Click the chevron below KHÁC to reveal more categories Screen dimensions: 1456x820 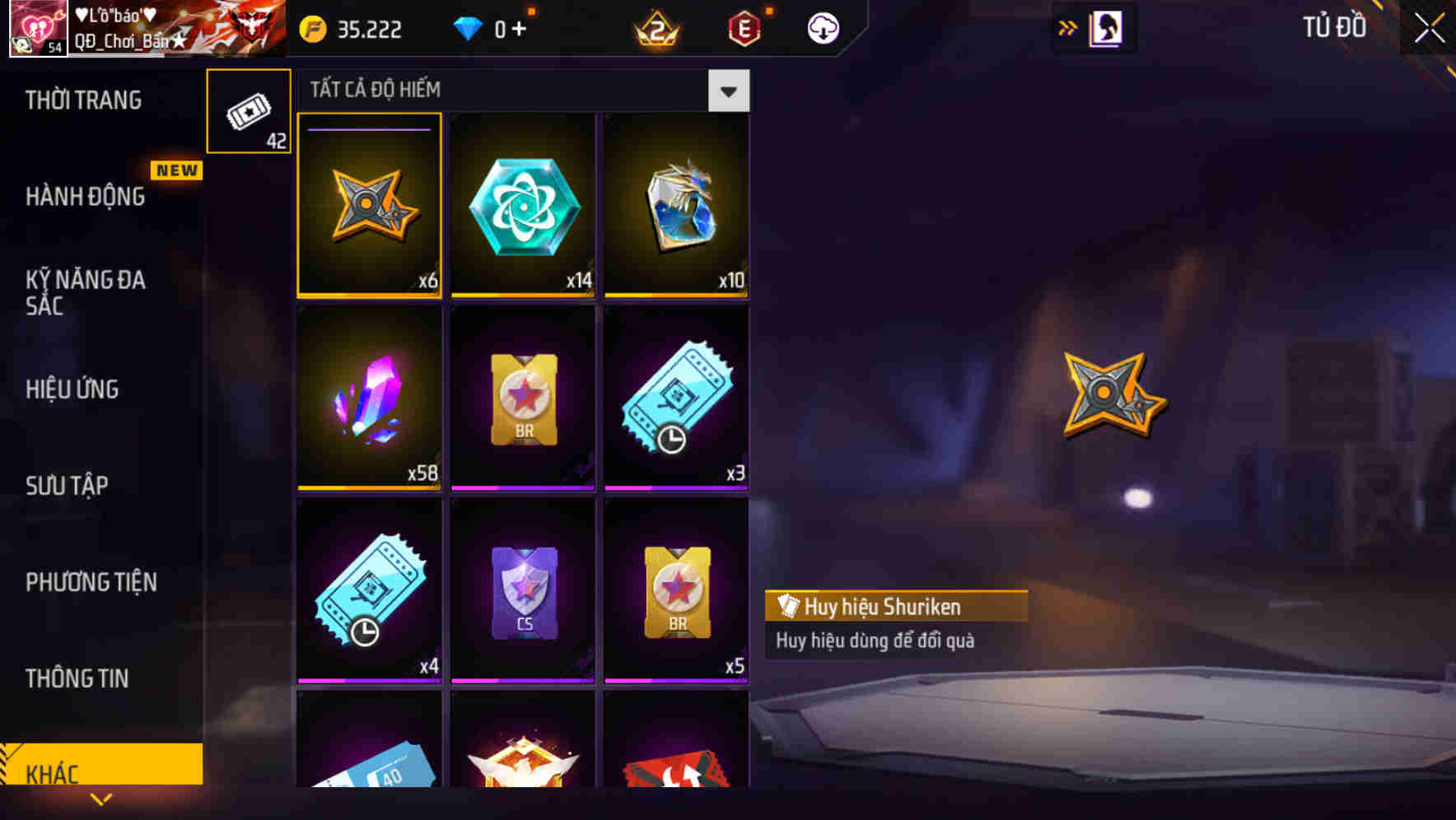click(x=101, y=799)
